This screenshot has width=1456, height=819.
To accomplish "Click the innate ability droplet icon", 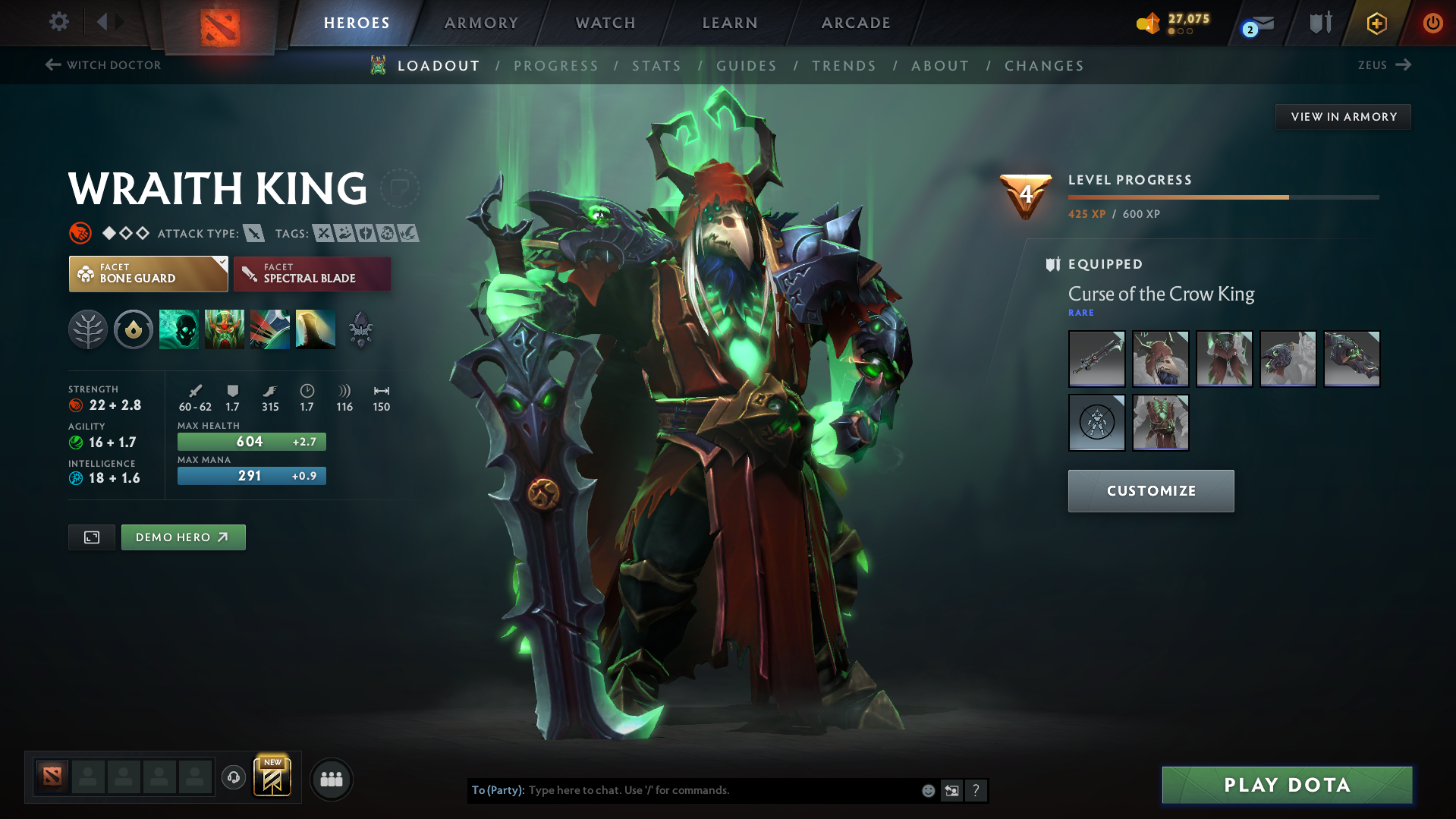I will 134,329.
